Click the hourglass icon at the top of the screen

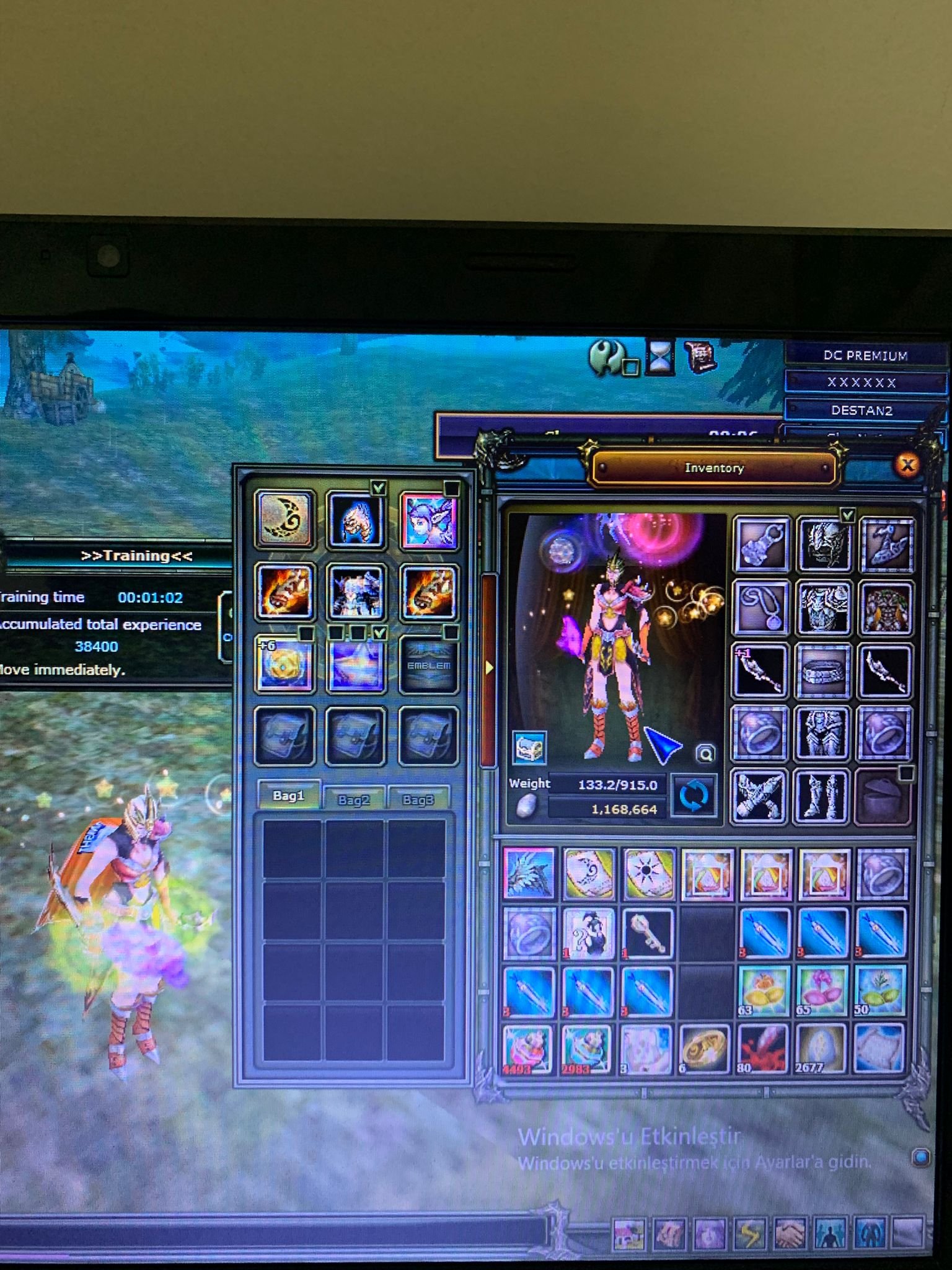(660, 357)
